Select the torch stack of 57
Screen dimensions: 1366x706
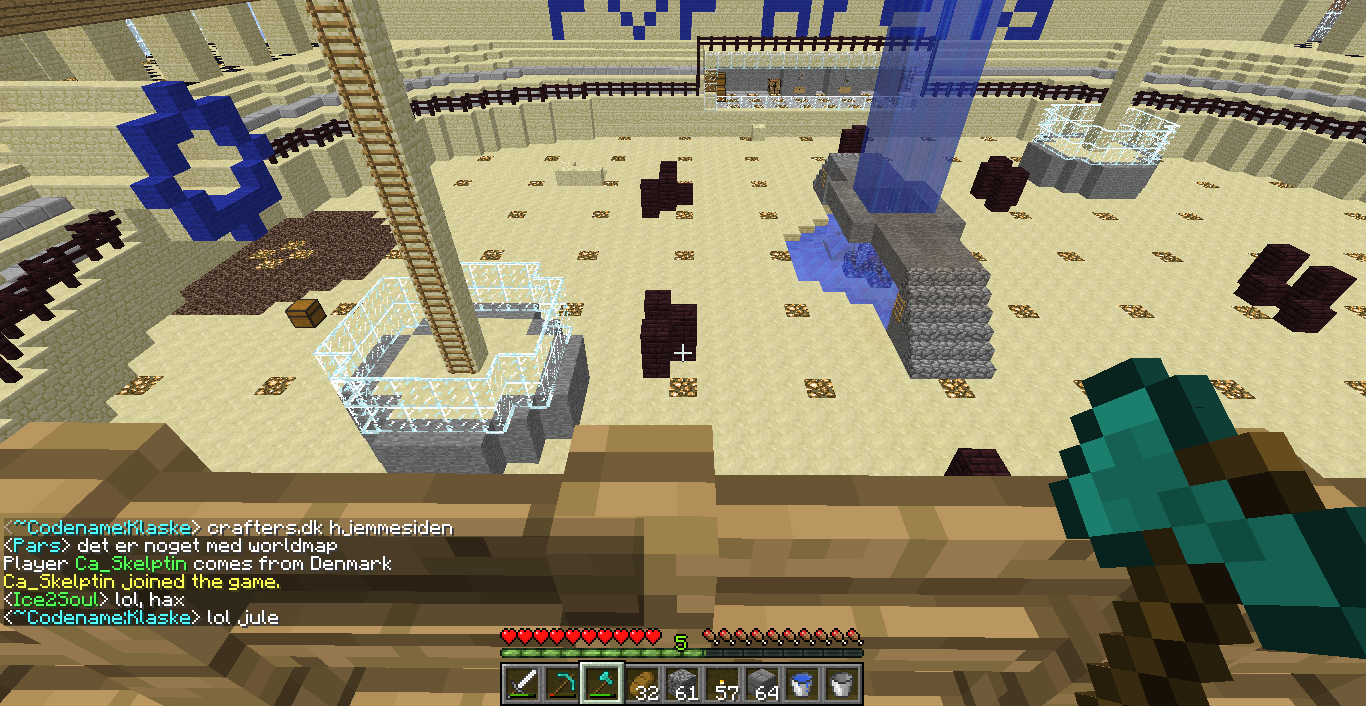pos(723,684)
